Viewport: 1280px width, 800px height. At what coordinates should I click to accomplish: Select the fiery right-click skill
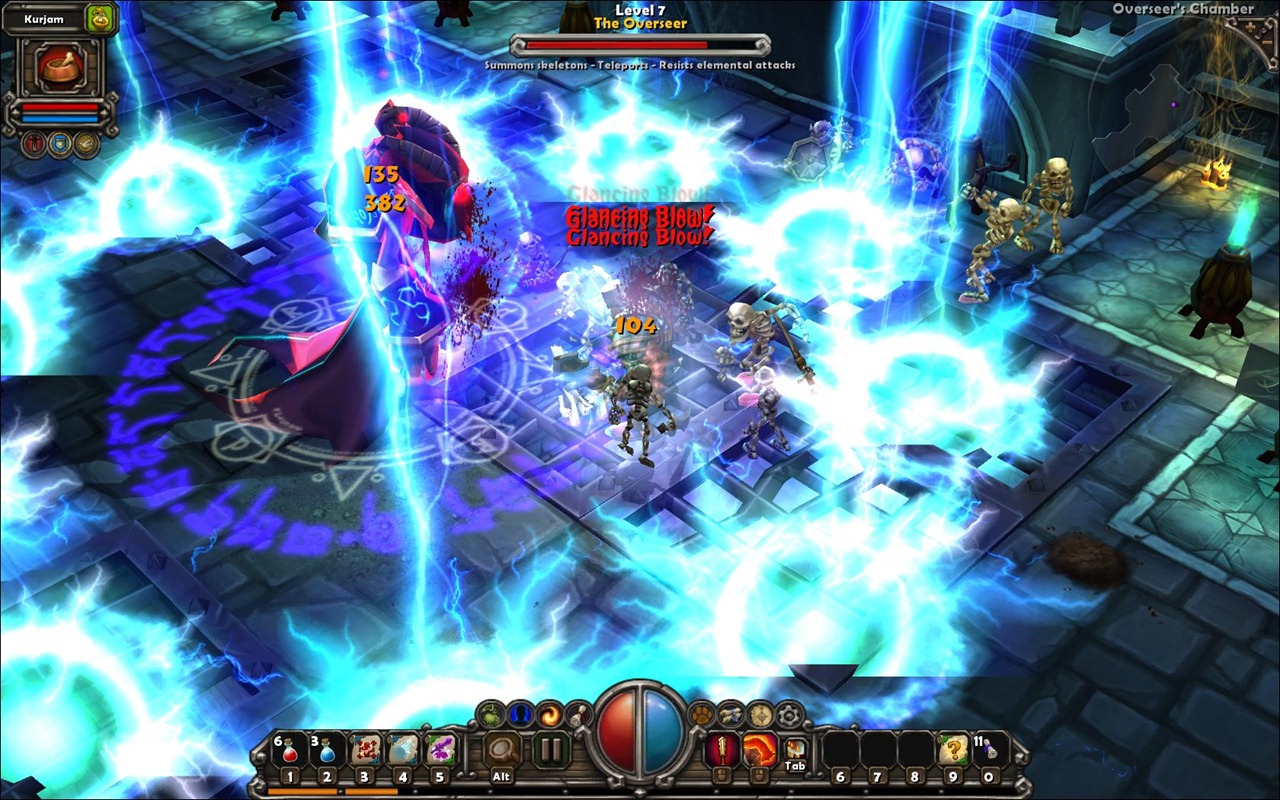click(x=758, y=749)
